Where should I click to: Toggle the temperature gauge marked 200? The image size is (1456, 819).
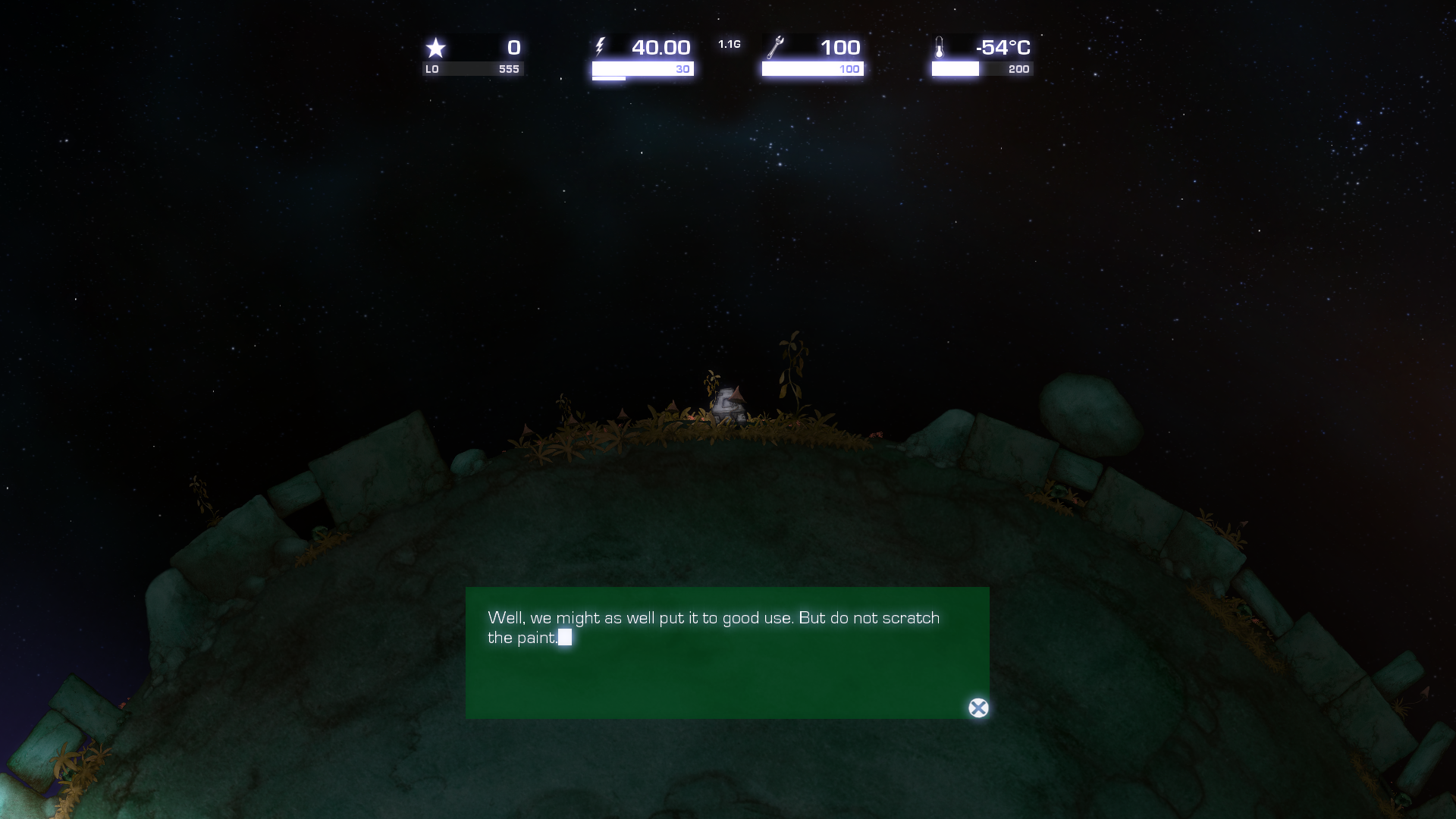981,70
